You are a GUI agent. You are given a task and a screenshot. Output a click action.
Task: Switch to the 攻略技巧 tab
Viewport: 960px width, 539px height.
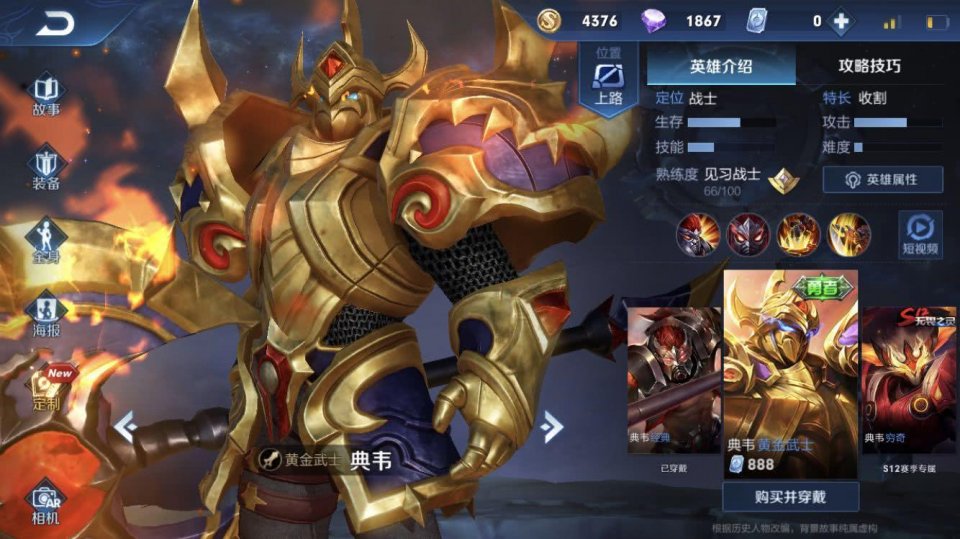tap(869, 66)
